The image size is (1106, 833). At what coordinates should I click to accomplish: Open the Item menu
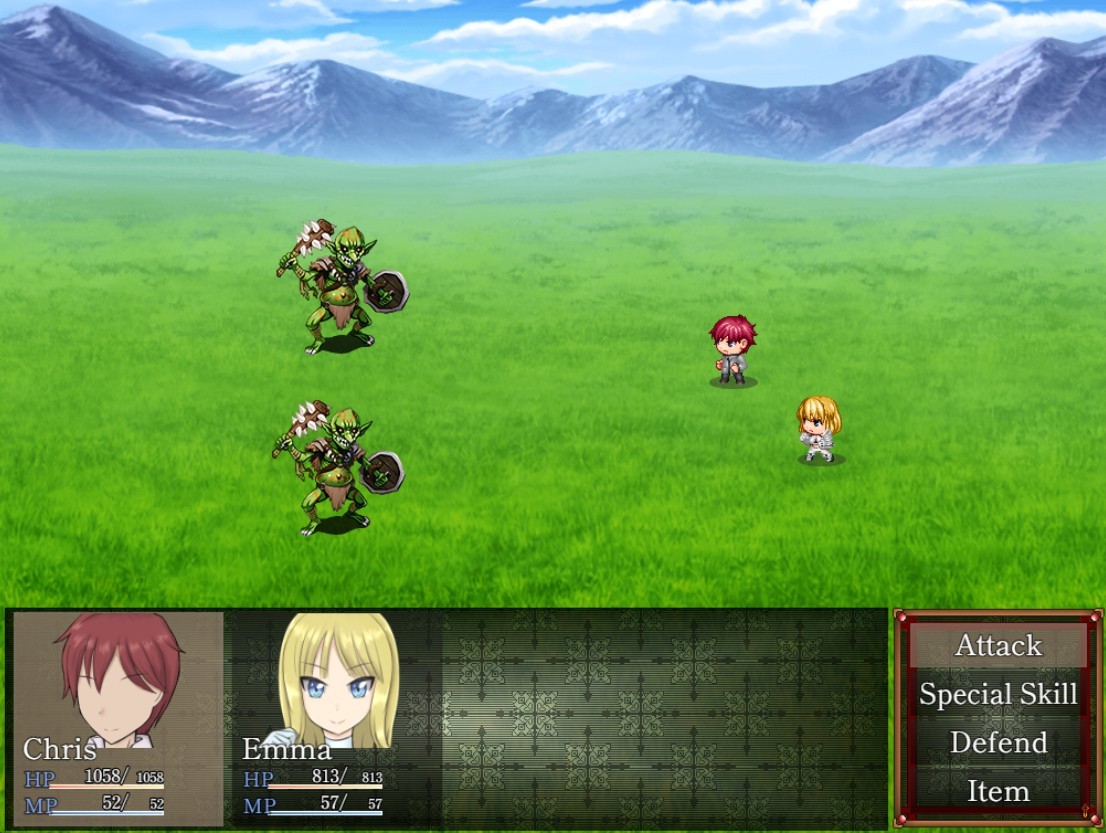[x=998, y=791]
